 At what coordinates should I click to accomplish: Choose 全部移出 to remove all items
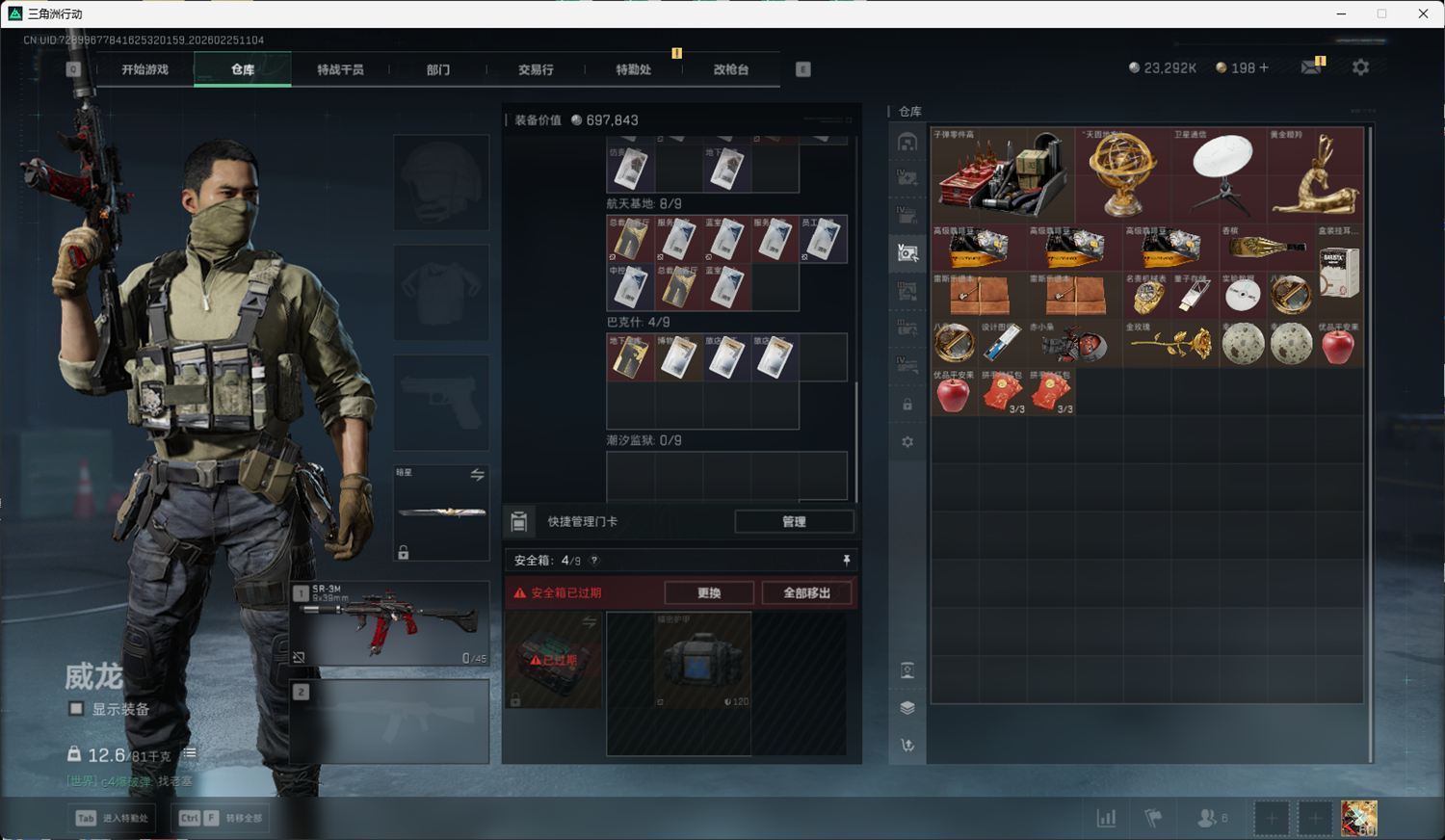coord(806,592)
